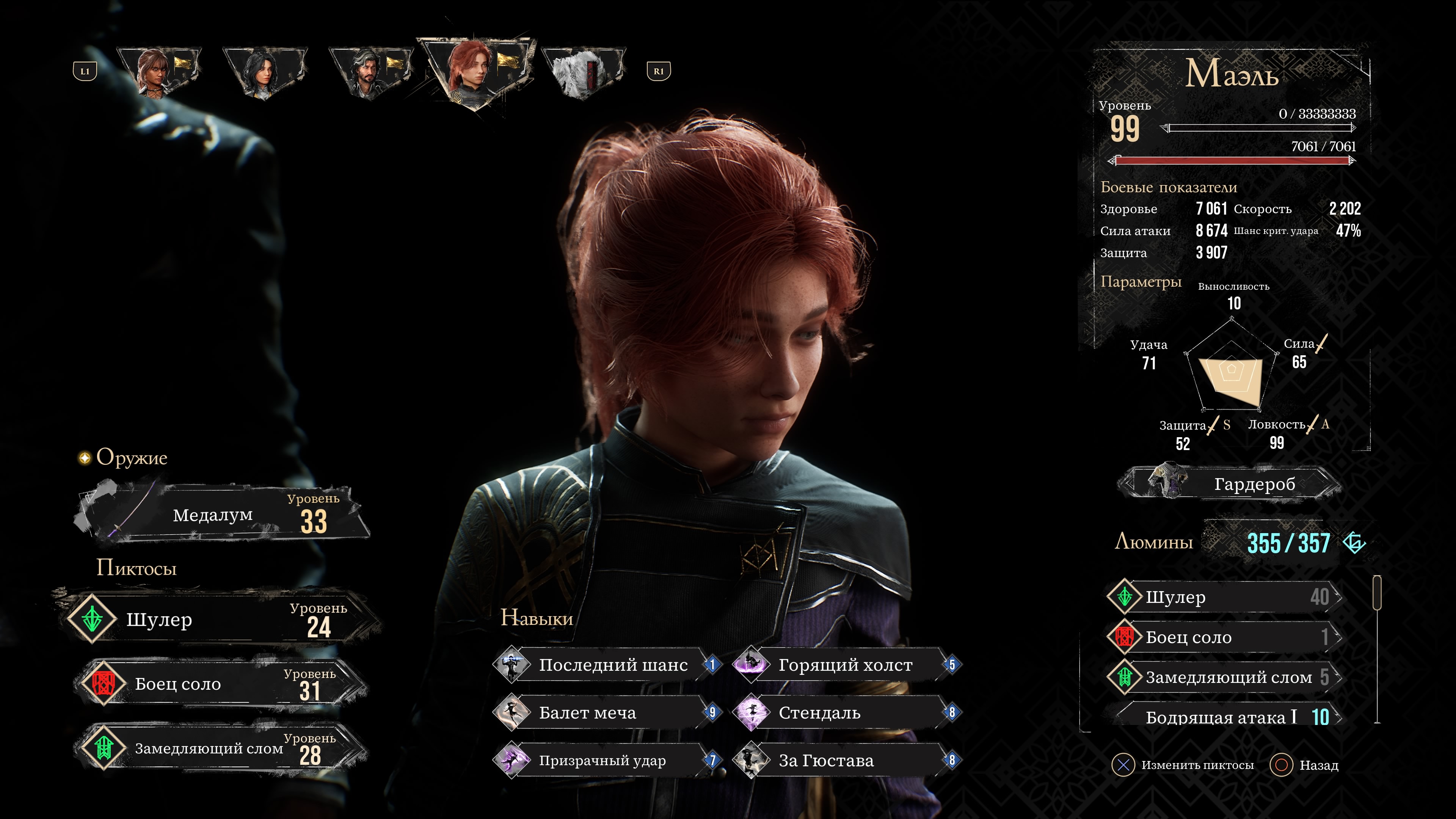1456x819 pixels.
Task: Choose Боец соло in the Люмины list
Action: pos(1224,637)
